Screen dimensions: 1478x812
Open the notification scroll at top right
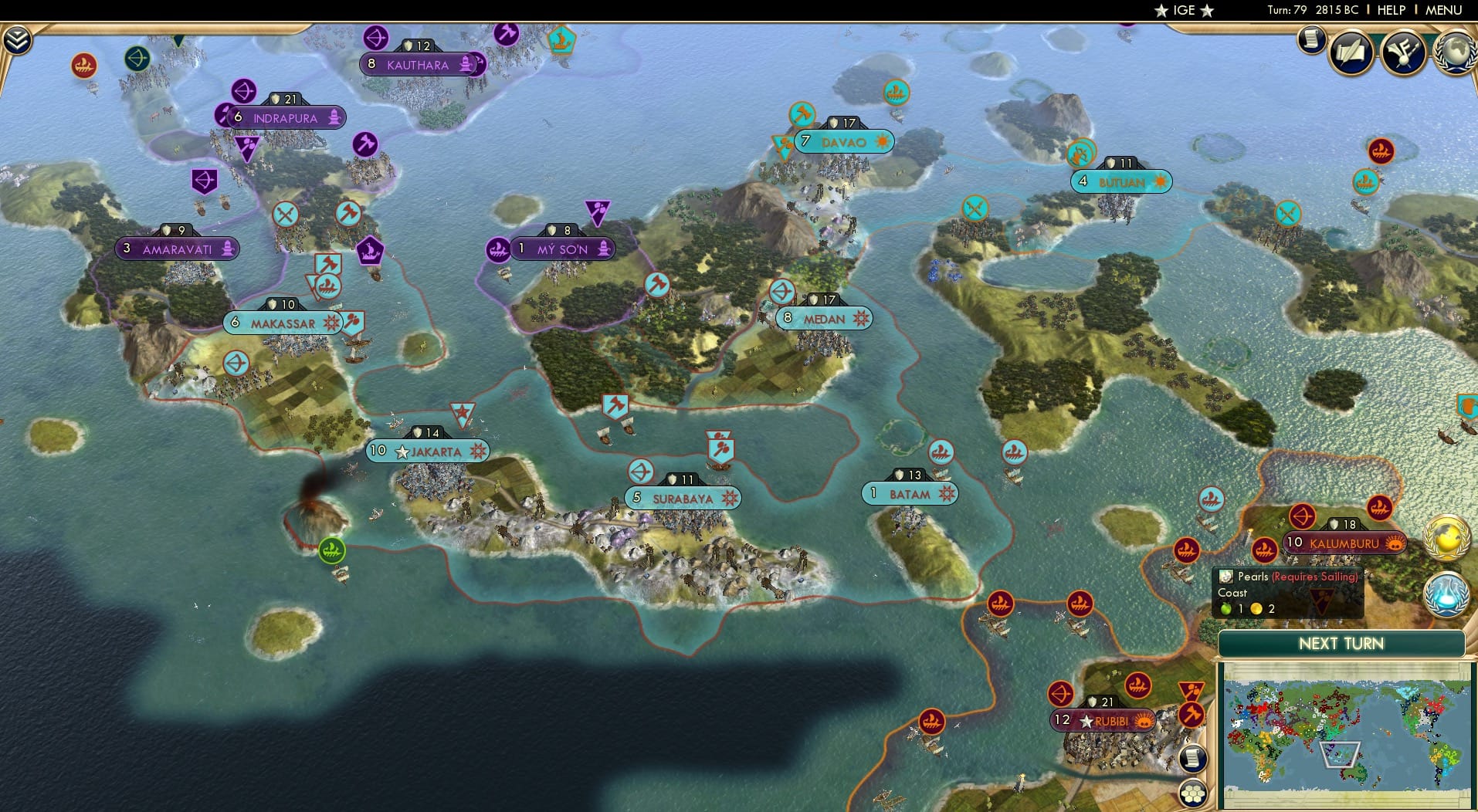click(1312, 39)
